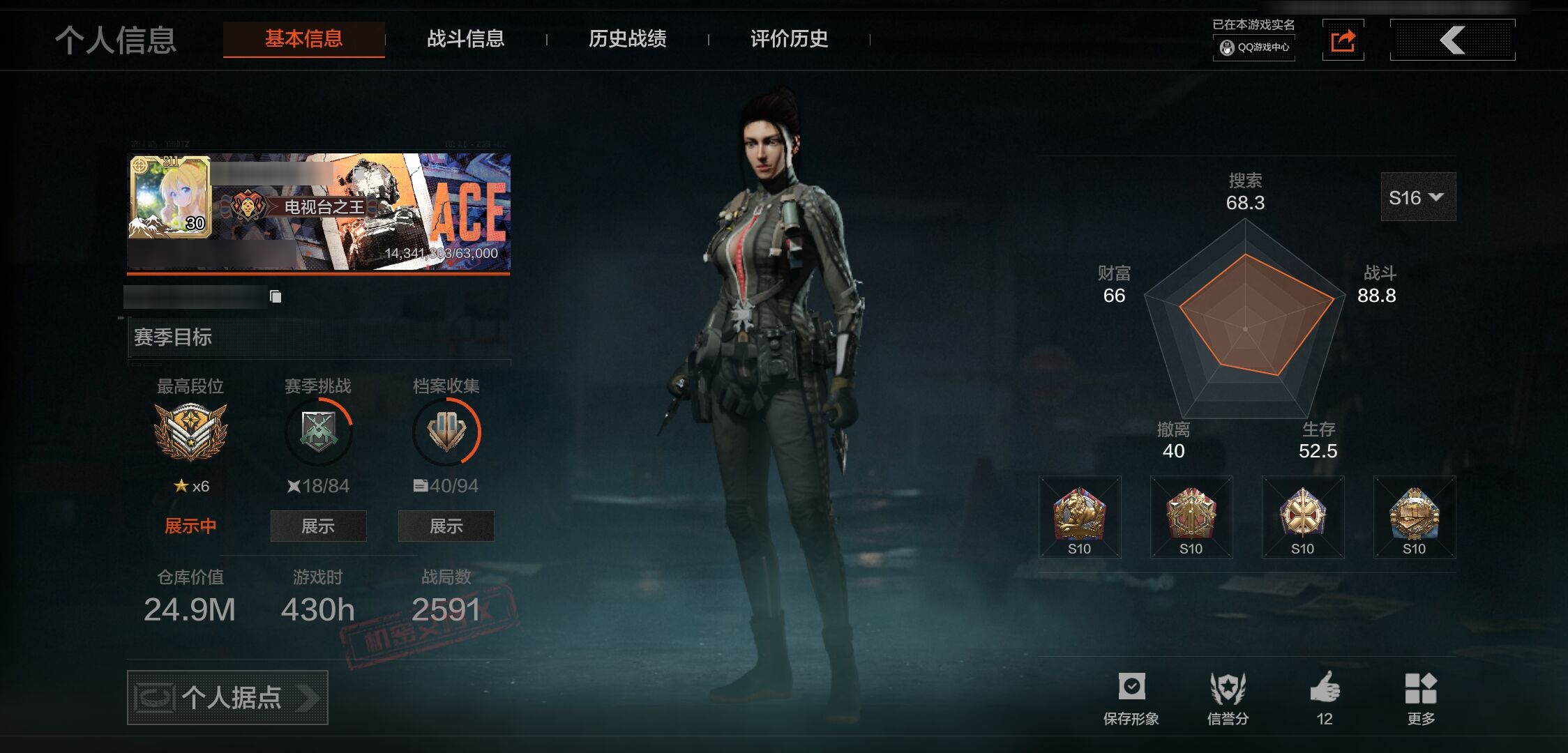
Task: Show the 赛季挑战 badge on profile
Action: tap(318, 526)
